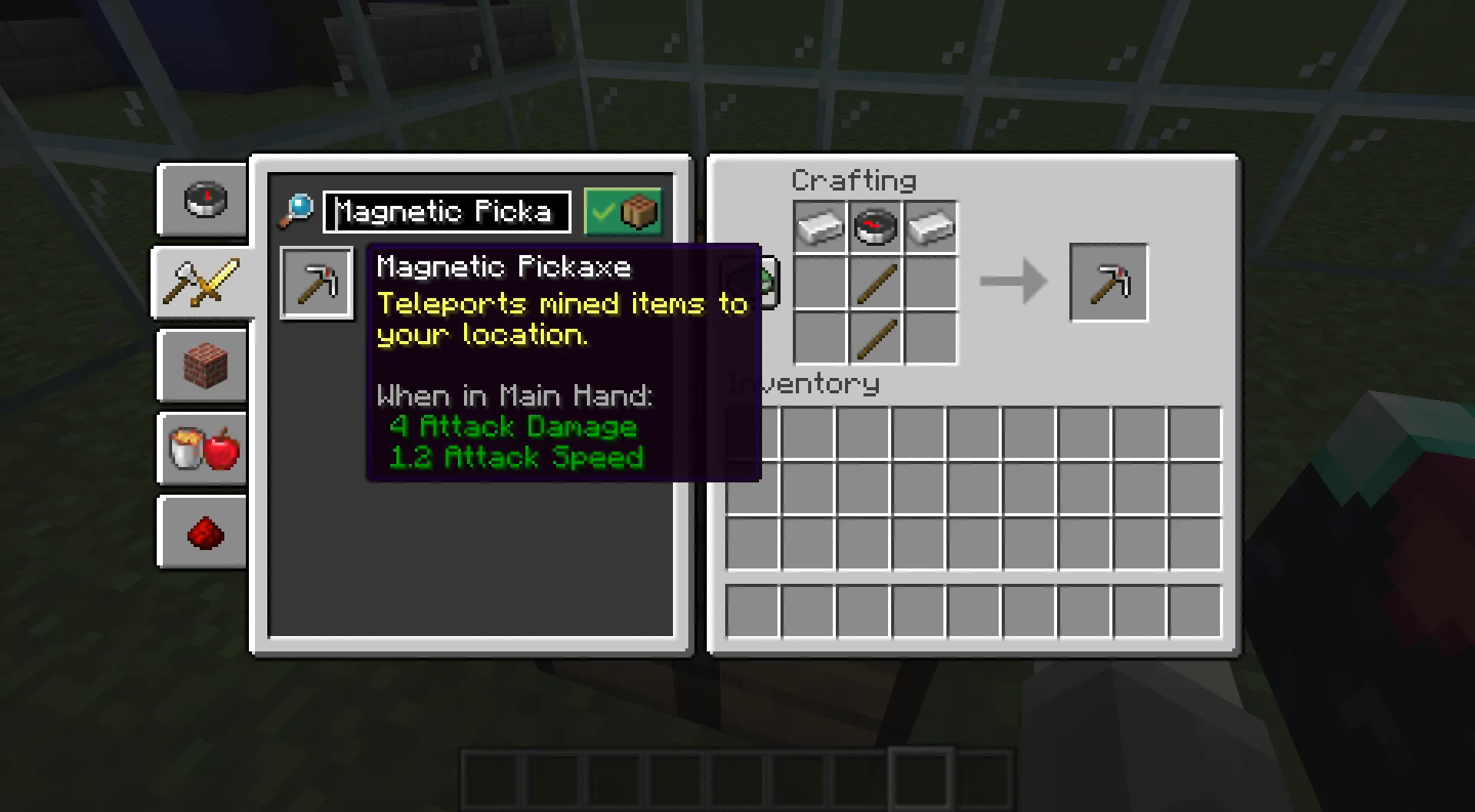Click the Magnetic Picka search field
Screen dimensions: 1475x812
pos(446,212)
